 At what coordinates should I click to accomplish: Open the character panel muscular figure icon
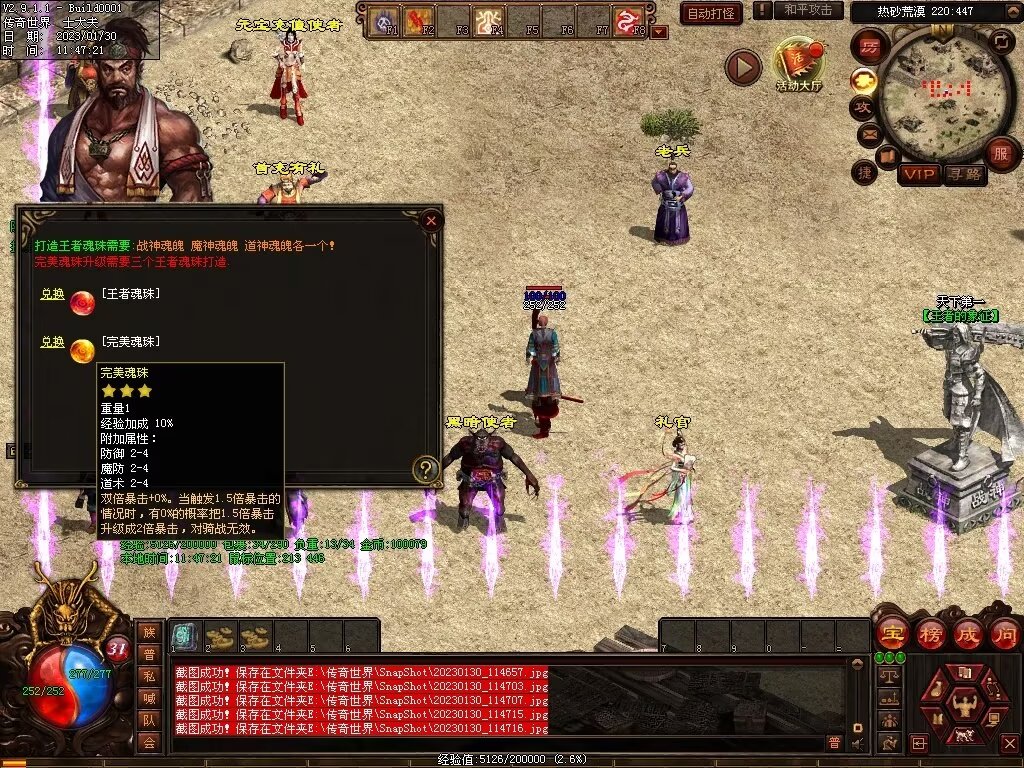964,701
